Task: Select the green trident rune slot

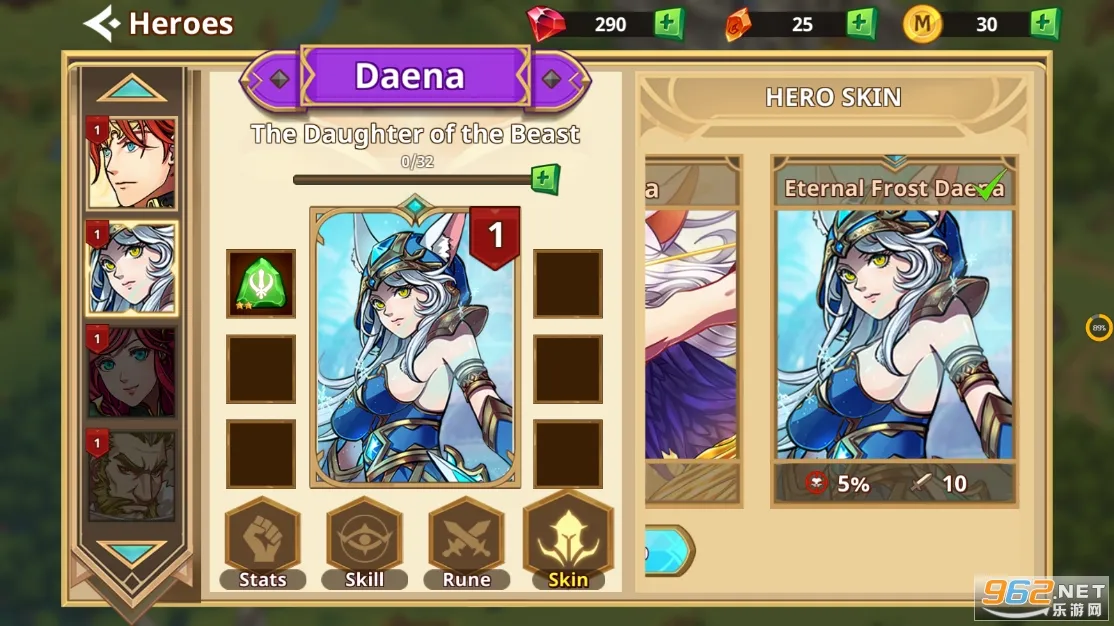Action: pos(261,284)
